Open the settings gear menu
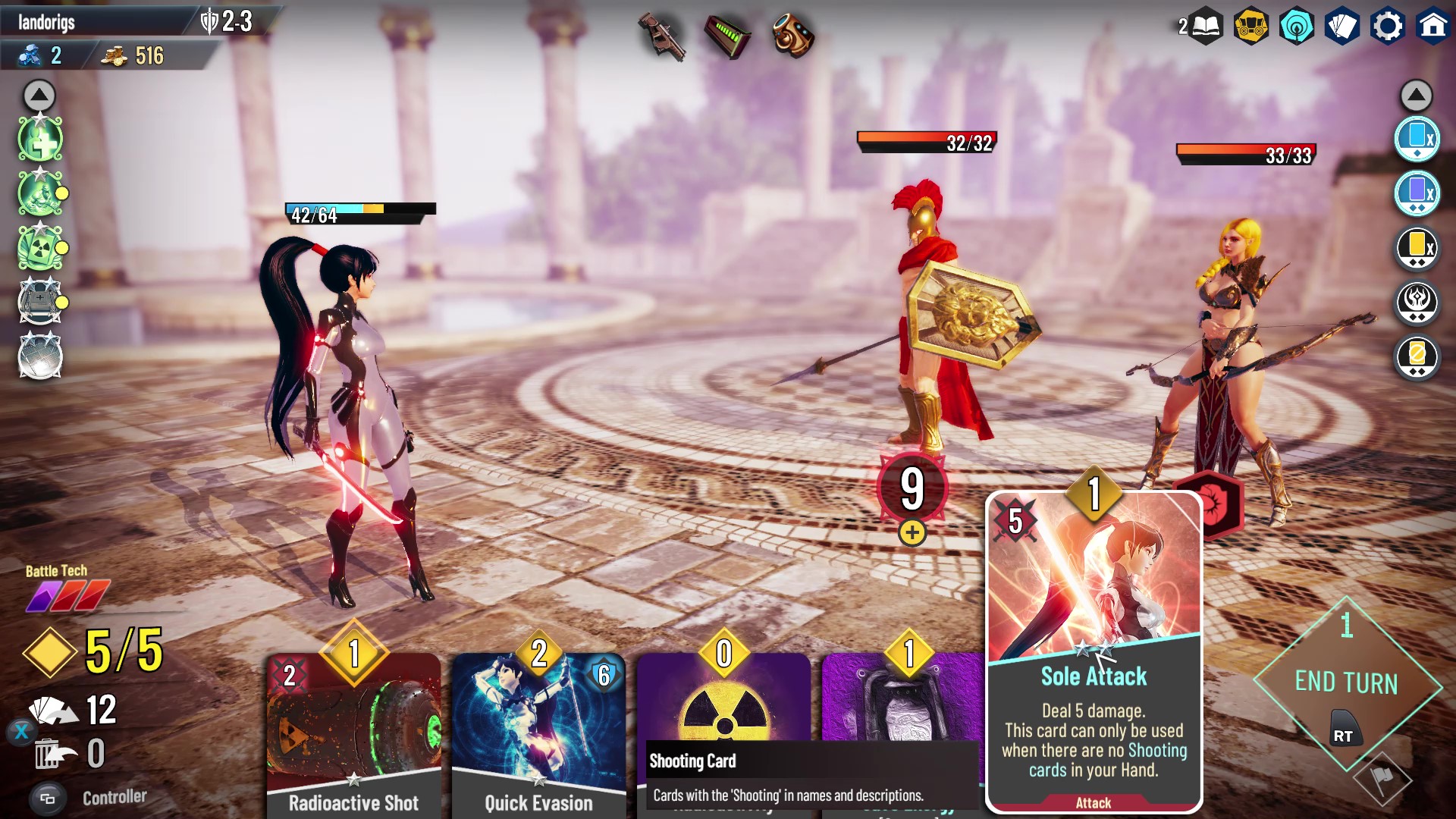 point(1388,27)
